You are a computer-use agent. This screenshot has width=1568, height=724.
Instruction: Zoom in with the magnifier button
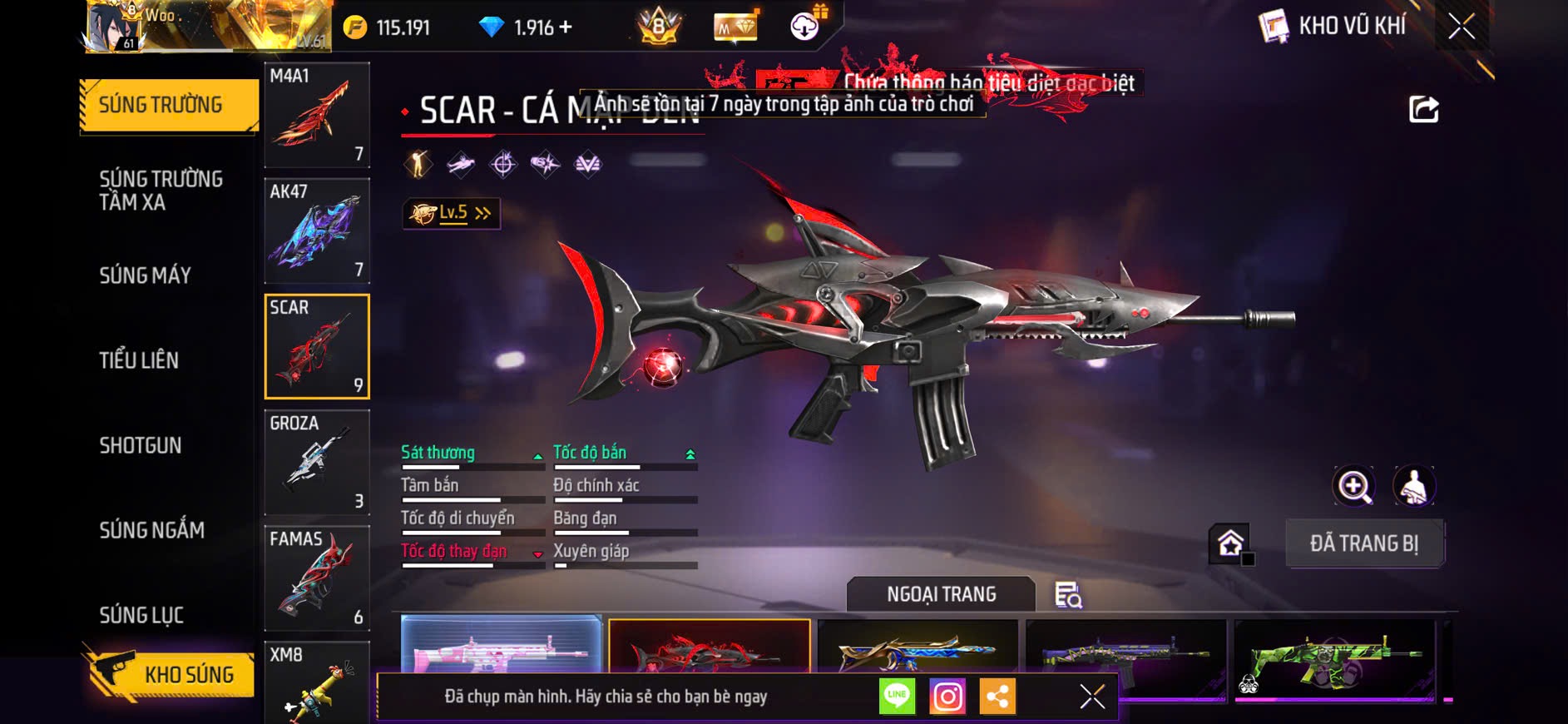coord(1354,487)
